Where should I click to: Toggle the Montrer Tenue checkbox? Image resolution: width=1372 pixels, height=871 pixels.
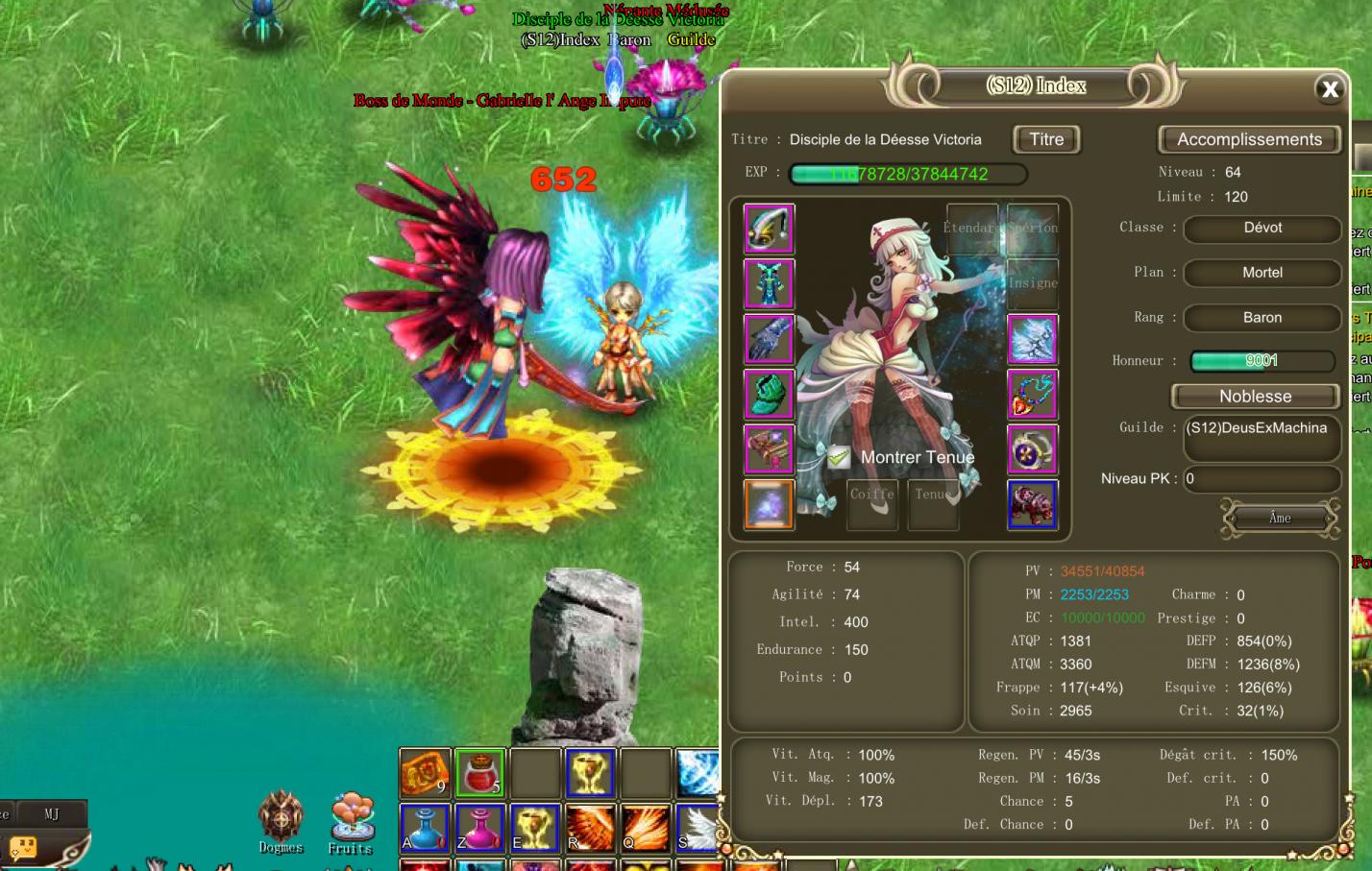point(839,457)
